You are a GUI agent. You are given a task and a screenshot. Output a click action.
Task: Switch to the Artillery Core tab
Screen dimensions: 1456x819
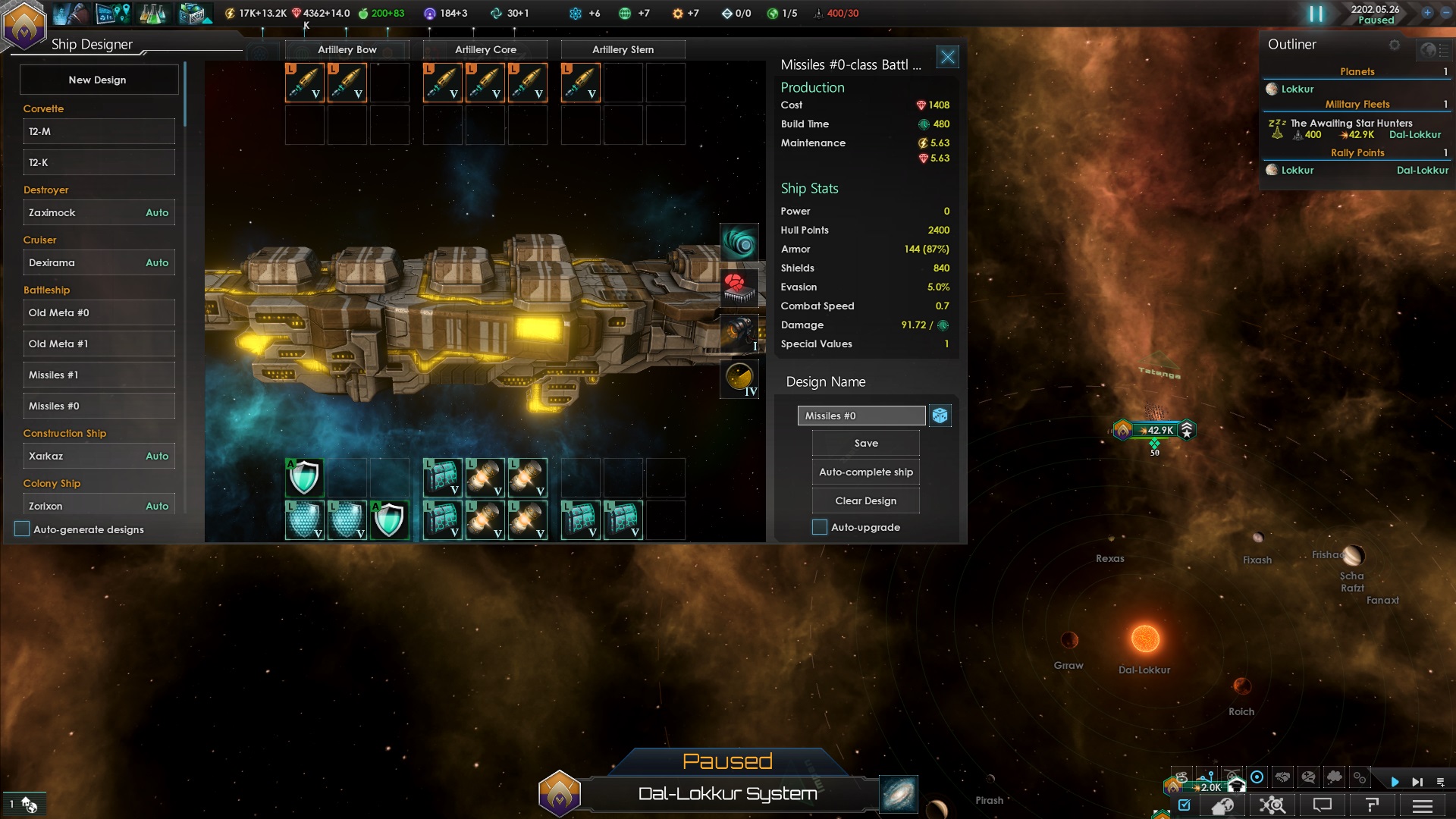[x=485, y=49]
